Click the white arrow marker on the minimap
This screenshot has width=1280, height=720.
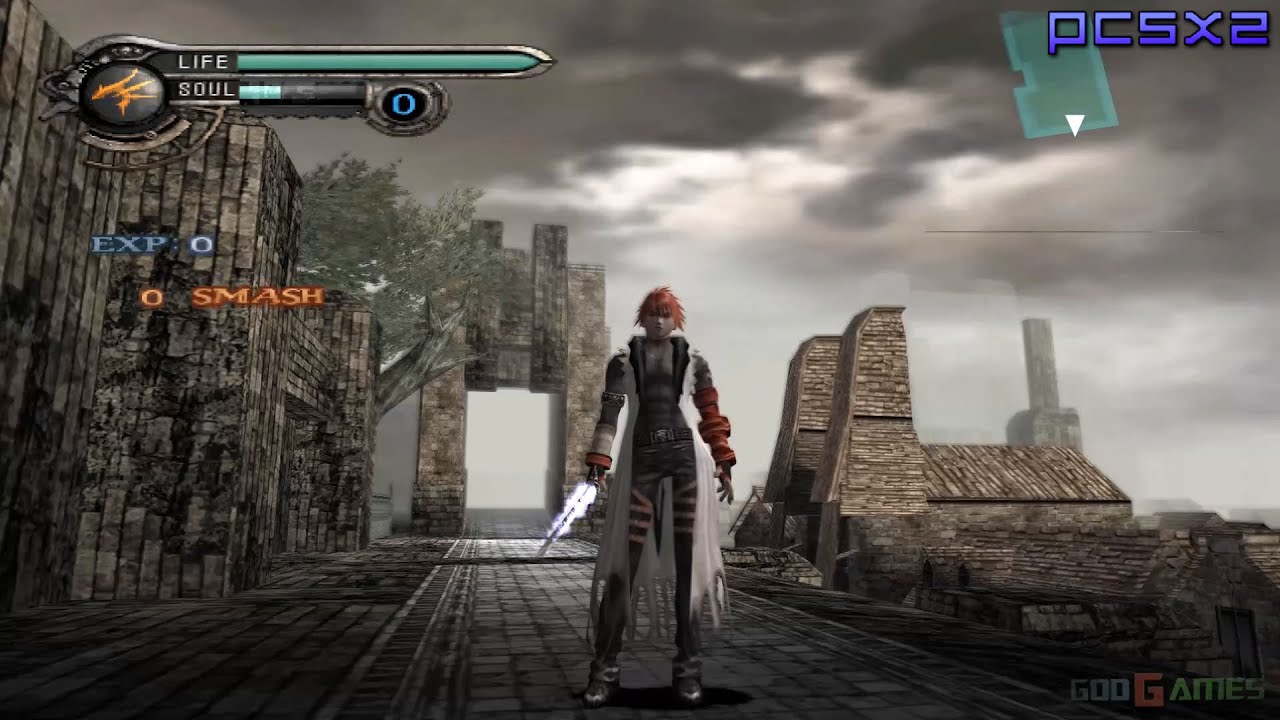[x=1074, y=122]
